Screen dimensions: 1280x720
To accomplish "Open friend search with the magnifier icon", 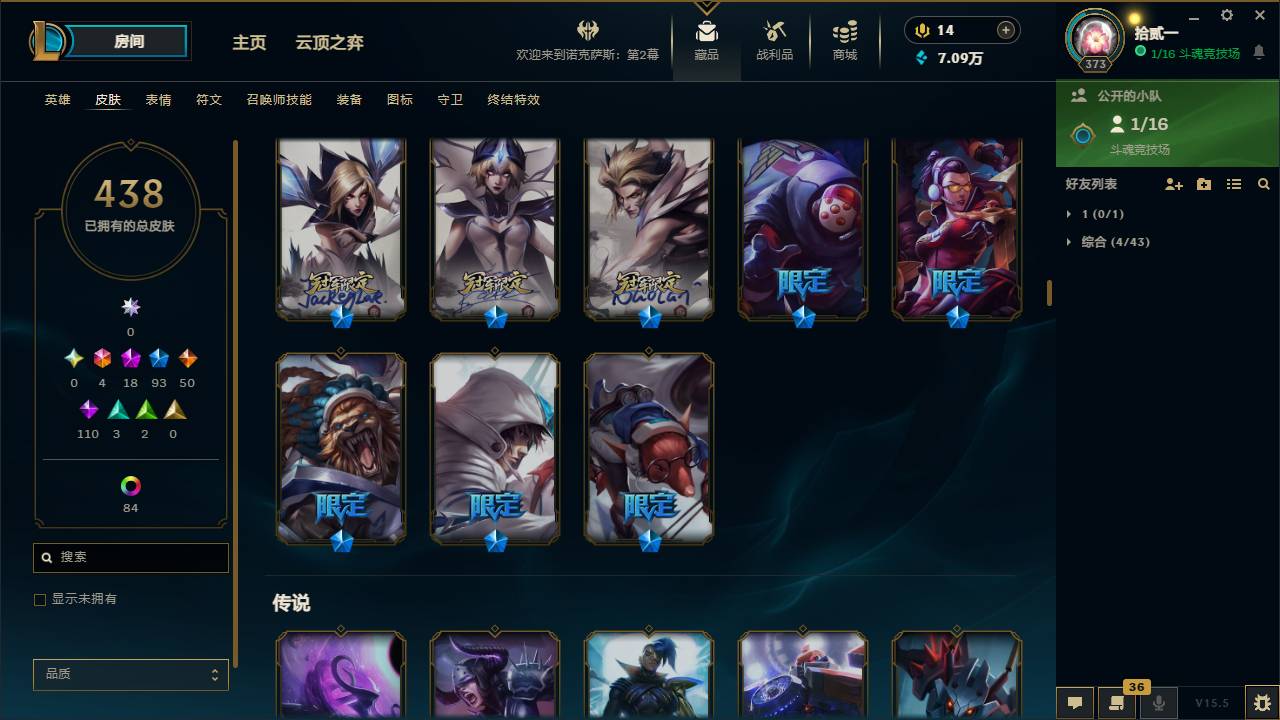I will coord(1264,184).
